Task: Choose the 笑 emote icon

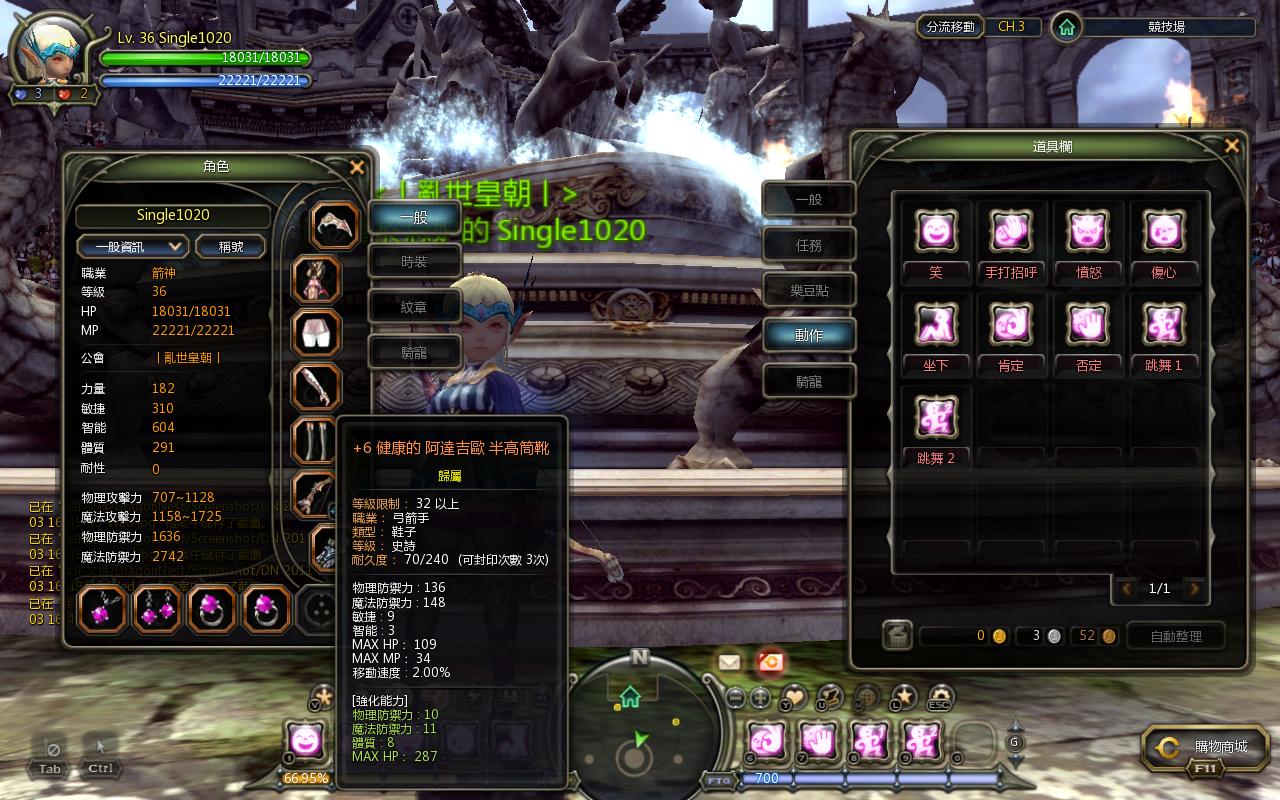Action: (x=936, y=232)
